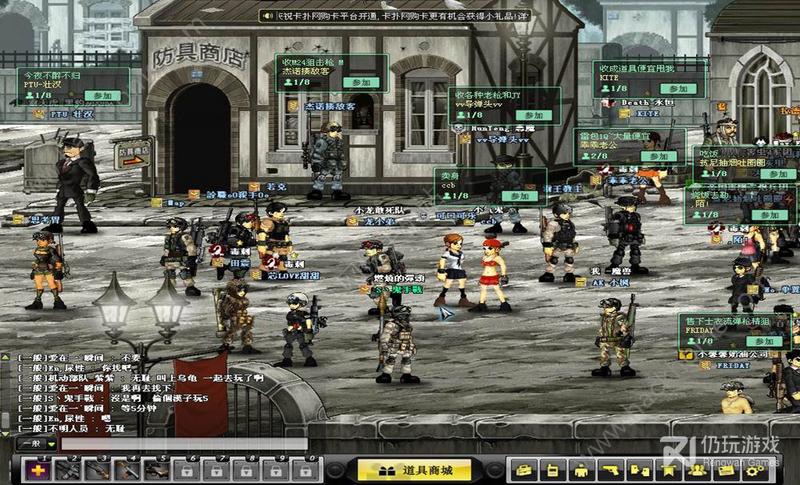Open the star icon in bottom menu
This screenshot has width=800, height=485.
point(665,470)
